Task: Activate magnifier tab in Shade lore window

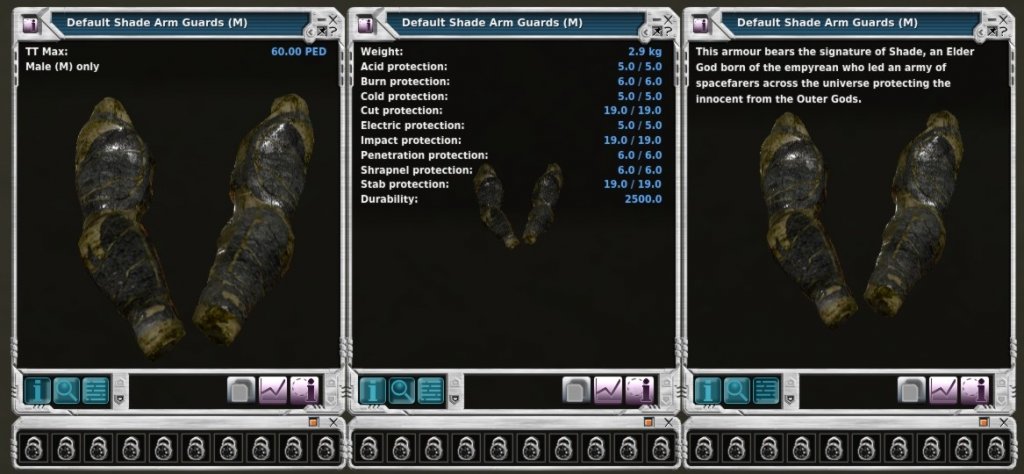Action: pos(737,389)
